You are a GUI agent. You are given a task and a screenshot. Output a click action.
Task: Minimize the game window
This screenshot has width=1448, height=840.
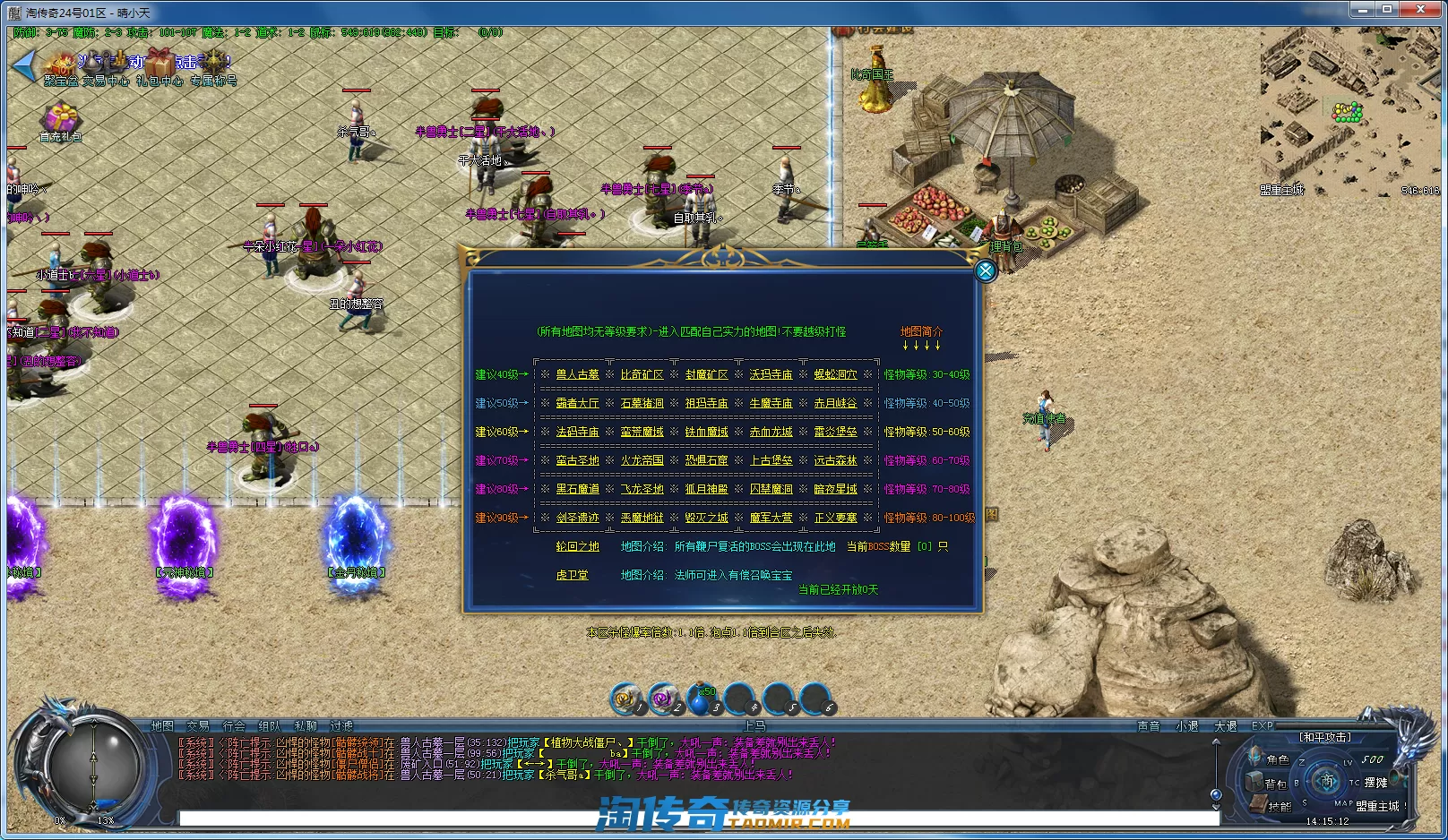tap(1364, 10)
